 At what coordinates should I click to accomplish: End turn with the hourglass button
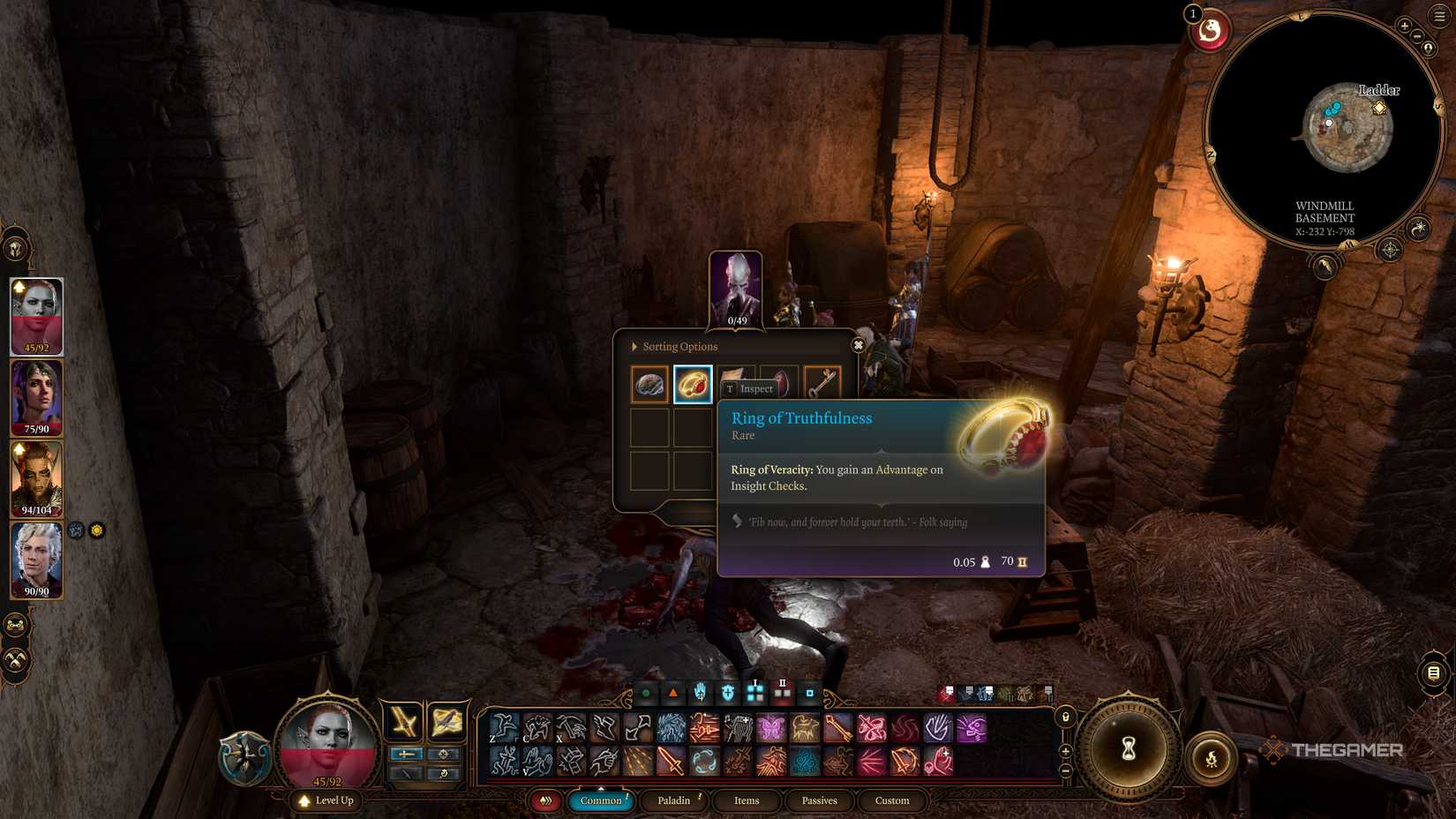[x=1129, y=749]
